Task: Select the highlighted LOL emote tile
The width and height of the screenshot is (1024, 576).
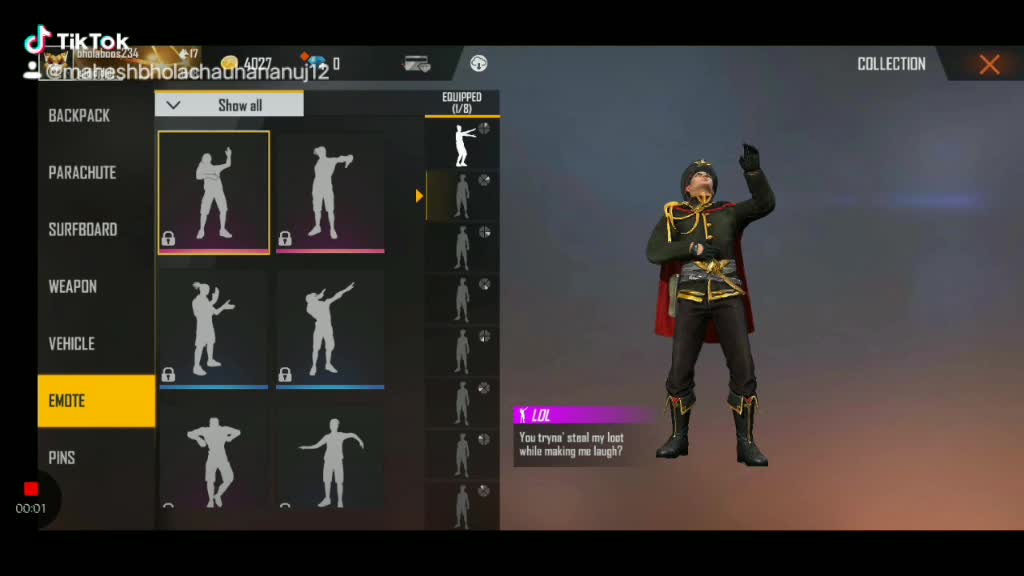Action: pyautogui.click(x=214, y=191)
